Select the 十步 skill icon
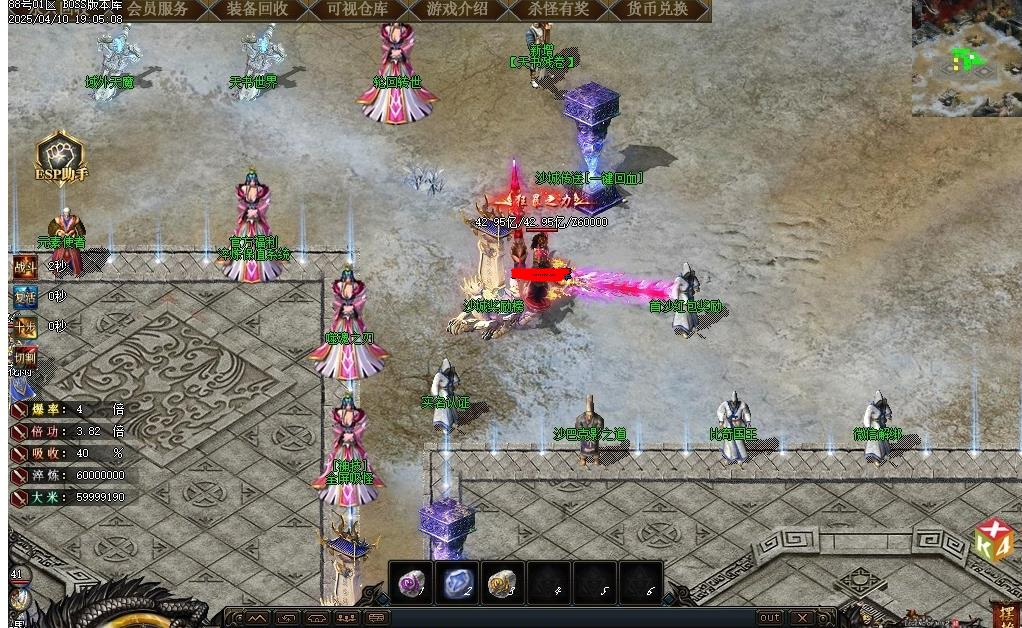The image size is (1022, 628). tap(24, 327)
